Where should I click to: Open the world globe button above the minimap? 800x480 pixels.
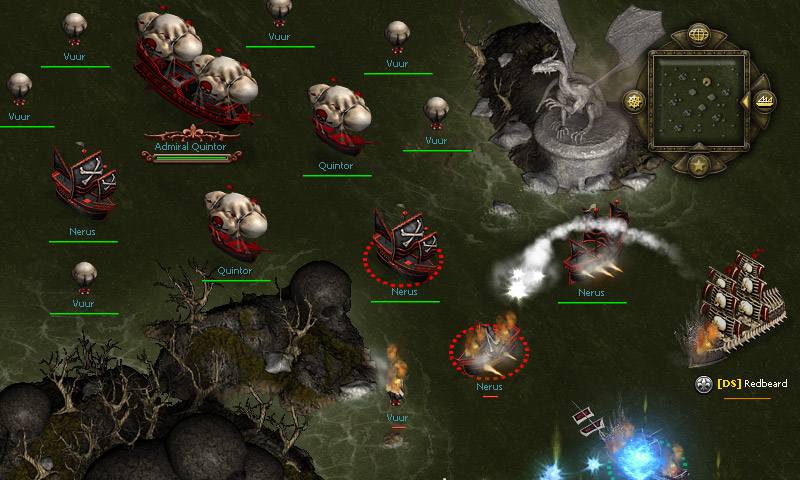(699, 34)
